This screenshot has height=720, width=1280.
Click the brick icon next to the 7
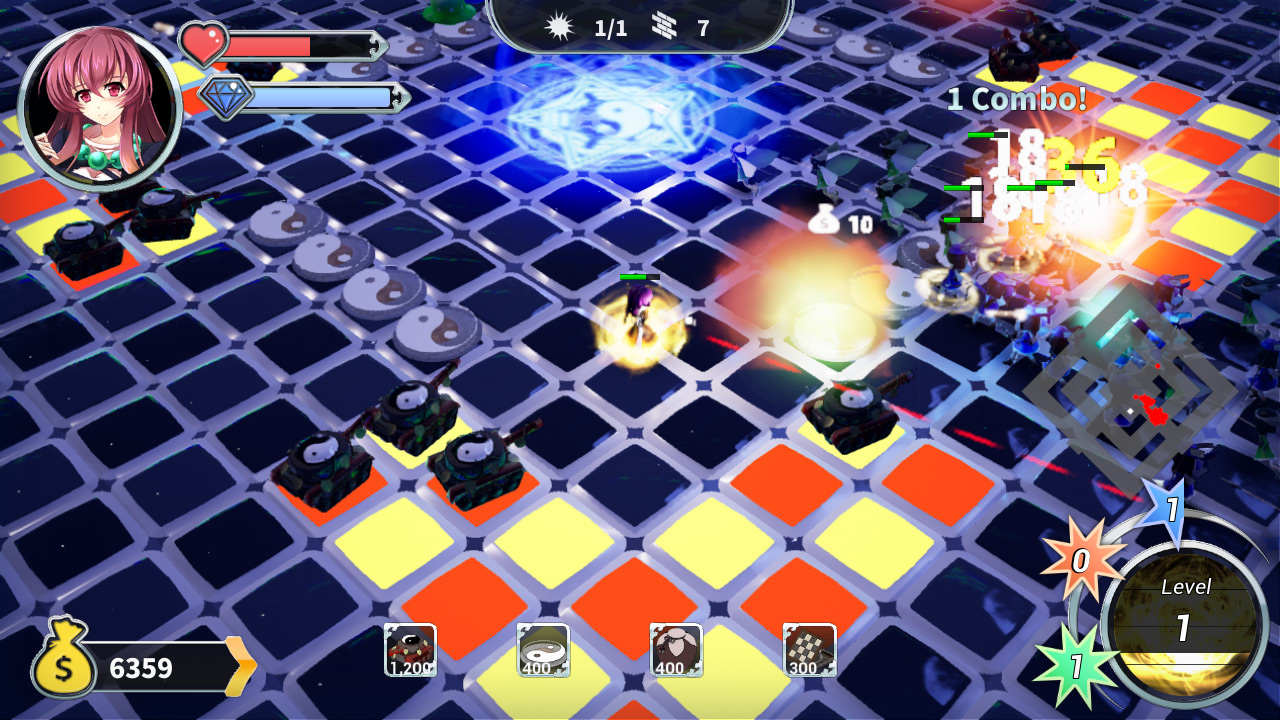coord(665,27)
